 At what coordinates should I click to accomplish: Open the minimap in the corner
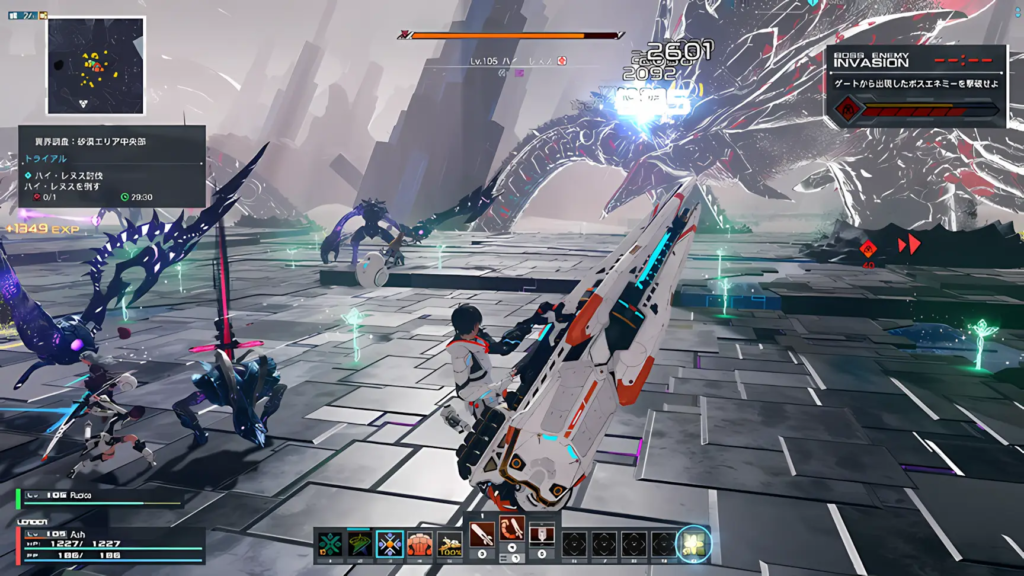tap(95, 65)
